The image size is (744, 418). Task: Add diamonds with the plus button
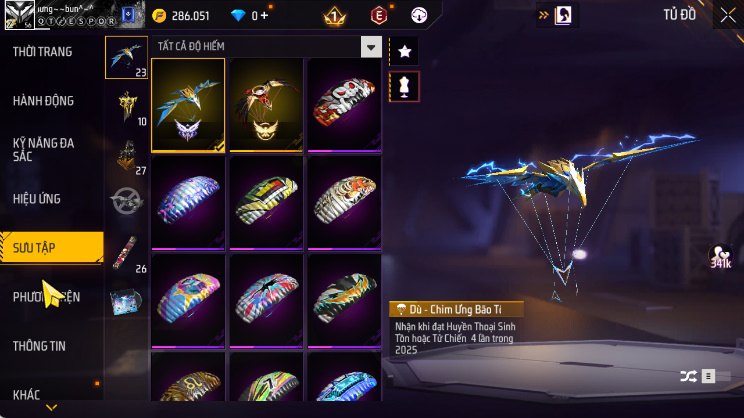[264, 16]
